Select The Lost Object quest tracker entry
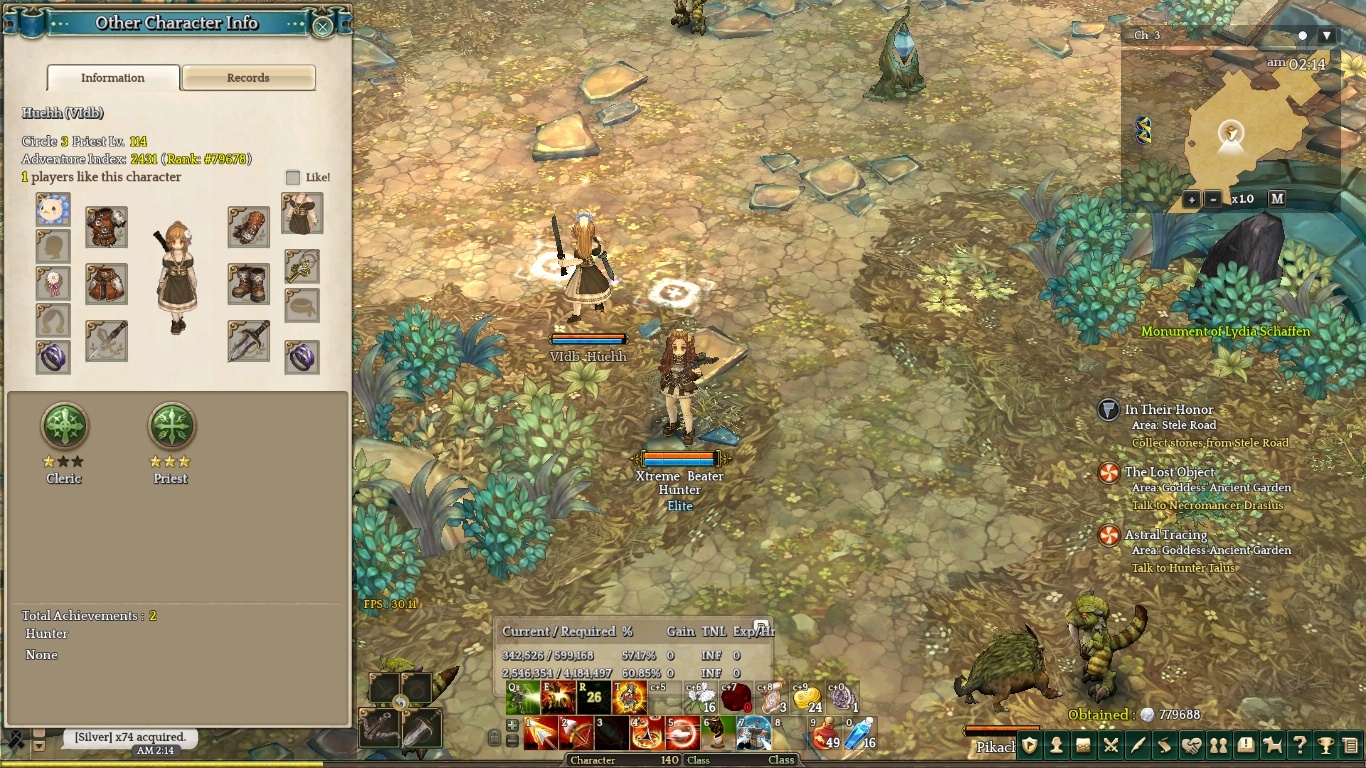 tap(1169, 472)
